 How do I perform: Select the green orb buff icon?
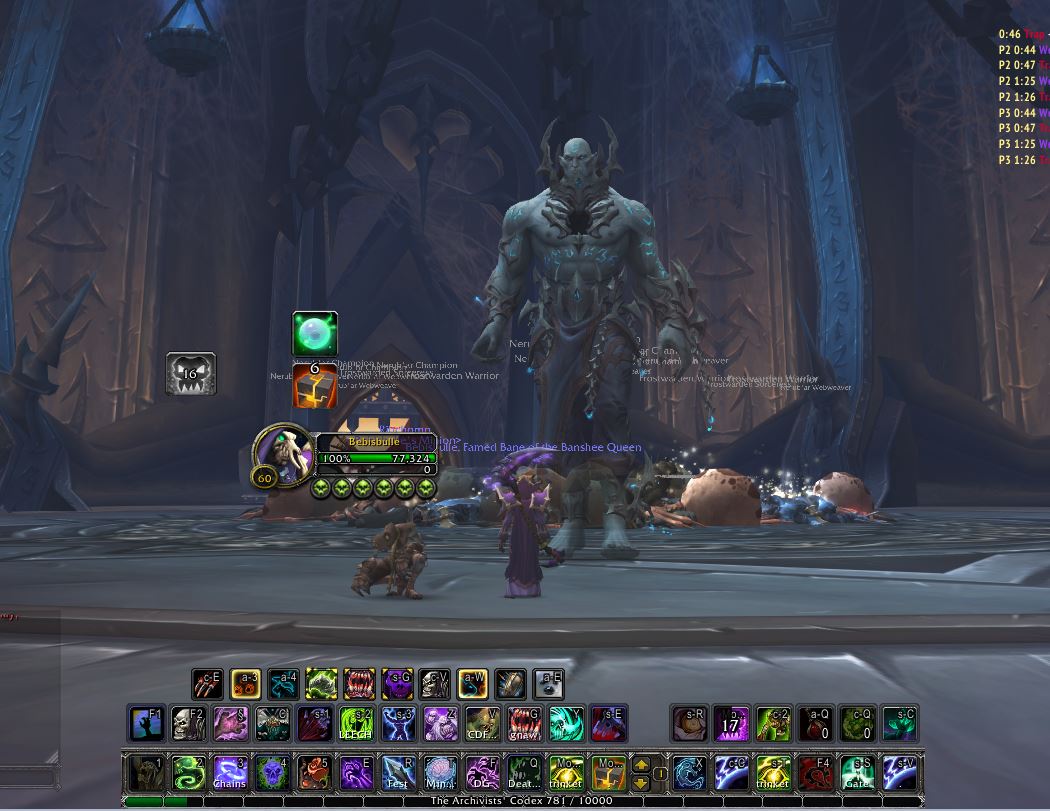click(314, 333)
